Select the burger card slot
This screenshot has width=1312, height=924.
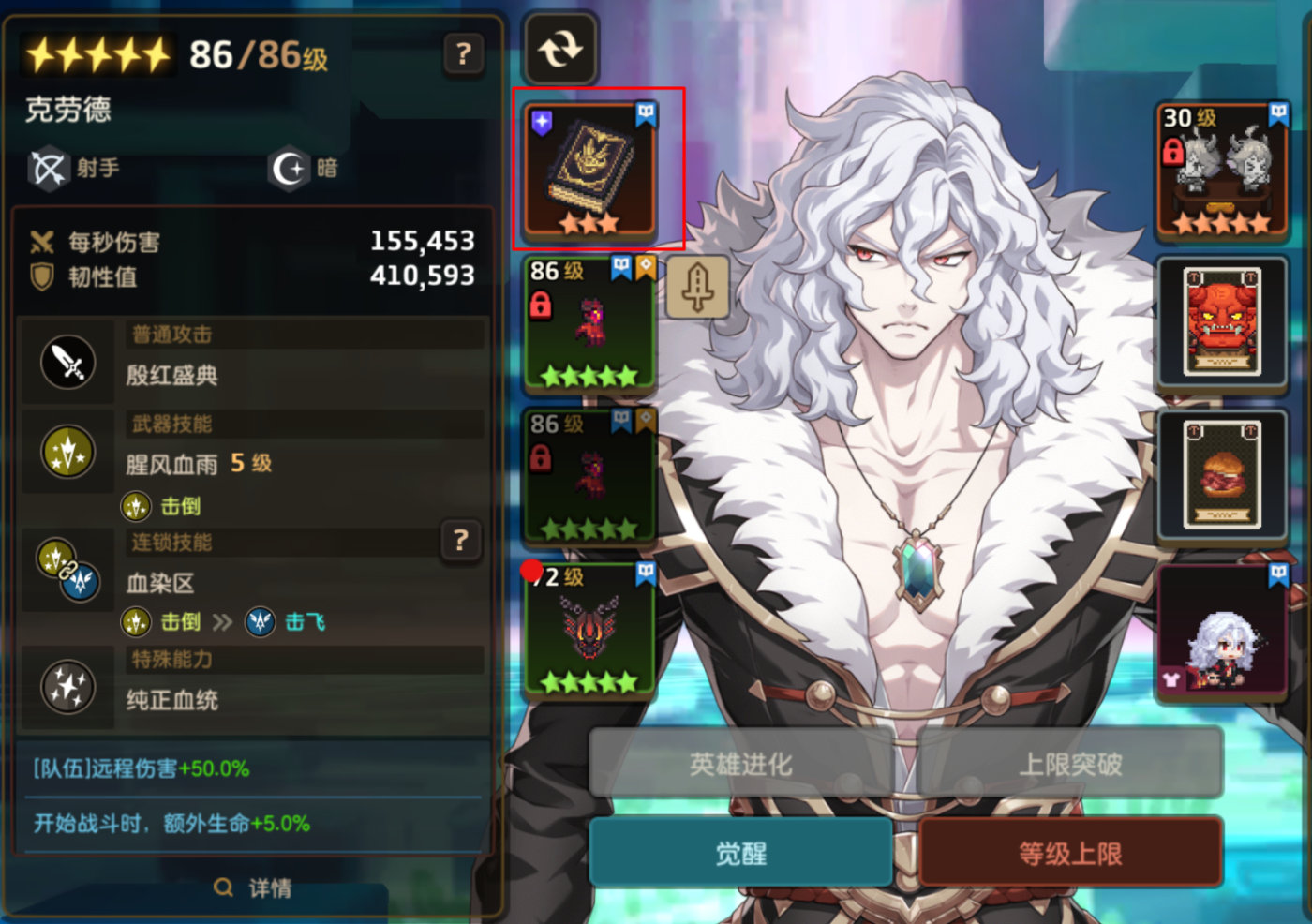[1222, 475]
